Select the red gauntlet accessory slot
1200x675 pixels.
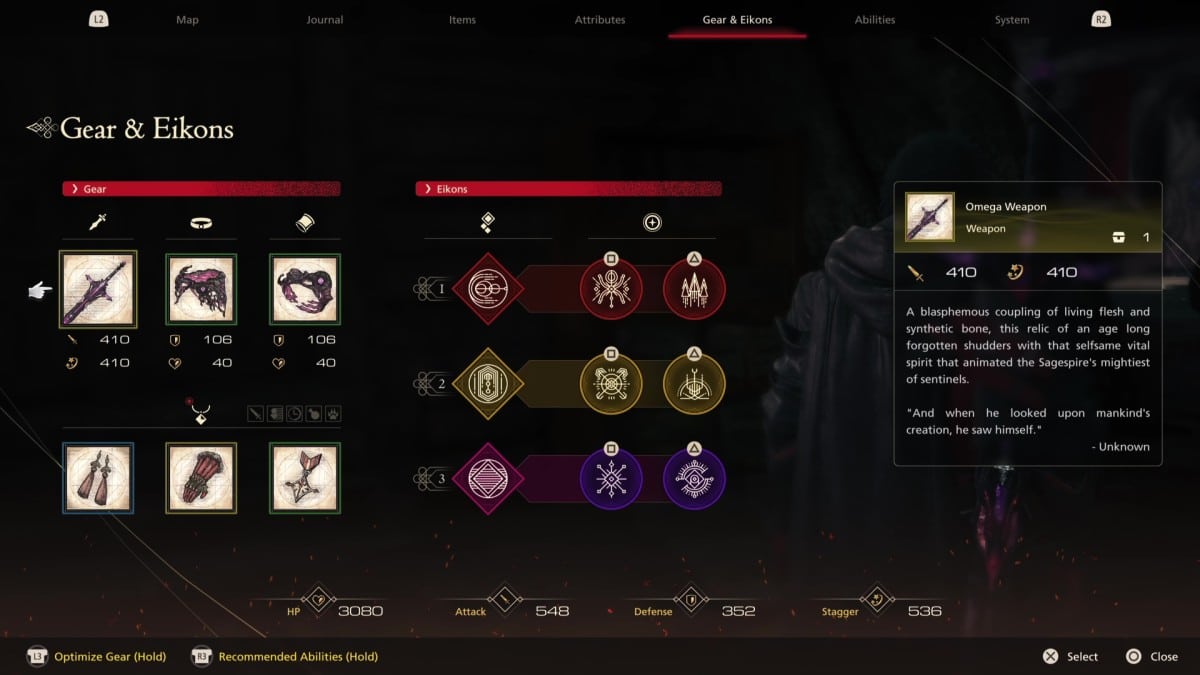(x=201, y=478)
